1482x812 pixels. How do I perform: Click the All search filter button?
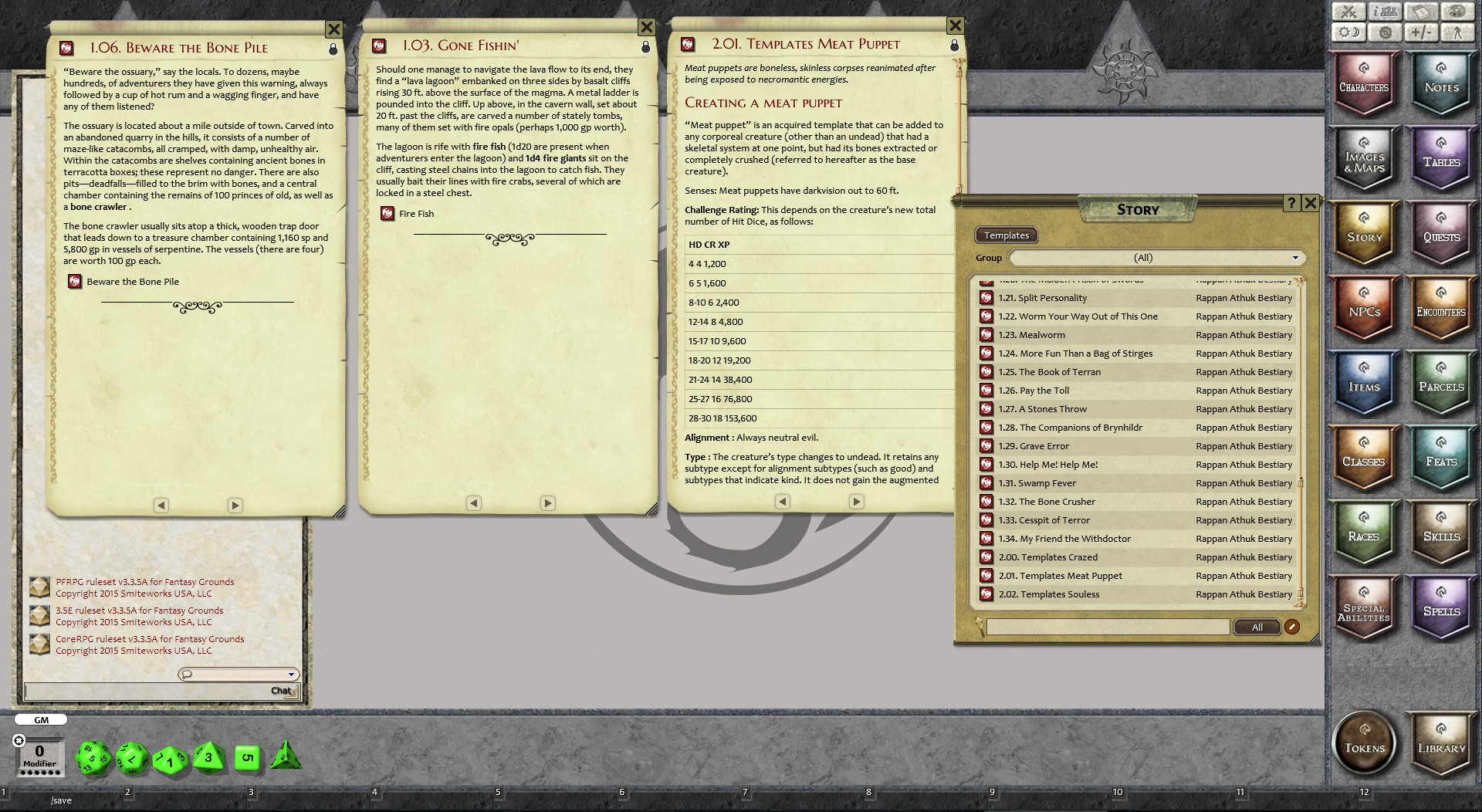coord(1257,627)
